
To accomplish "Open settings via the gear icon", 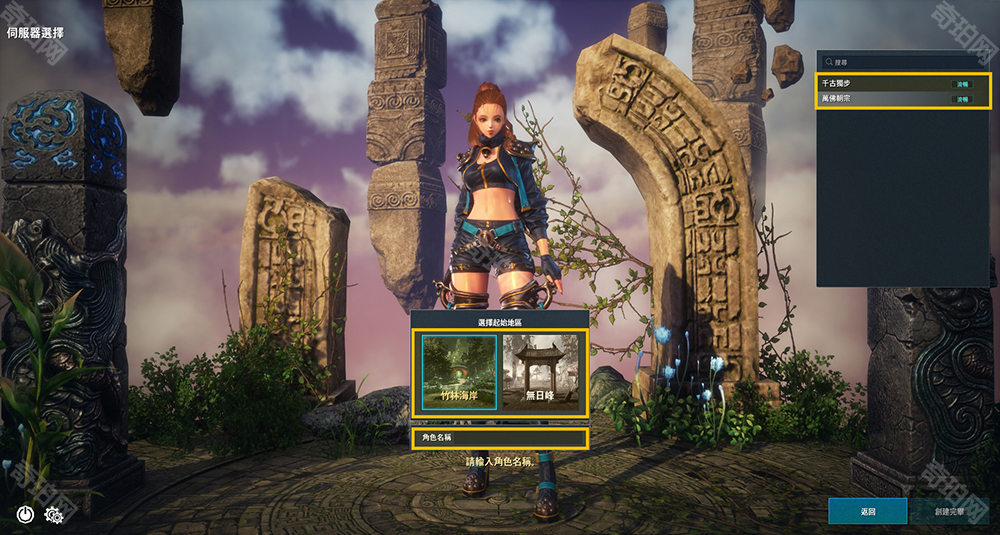I will click(54, 515).
